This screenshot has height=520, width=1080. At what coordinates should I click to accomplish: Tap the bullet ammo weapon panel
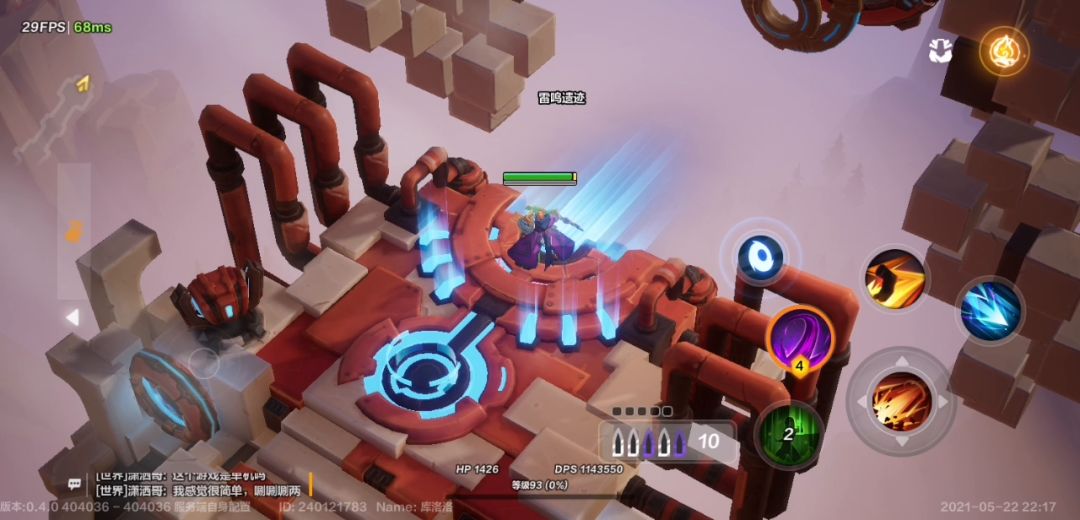point(667,441)
